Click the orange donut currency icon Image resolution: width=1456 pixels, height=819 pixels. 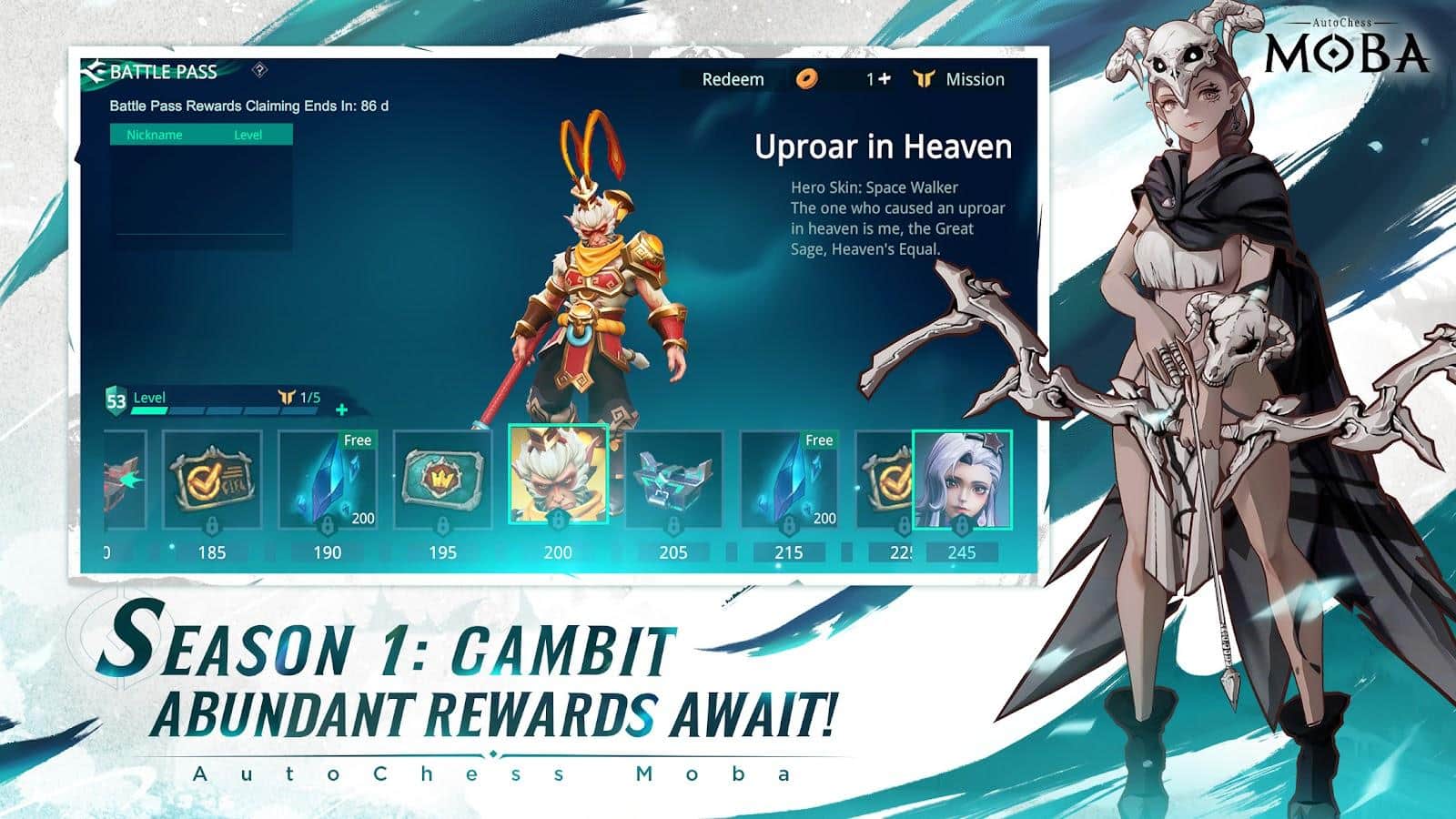pyautogui.click(x=808, y=79)
